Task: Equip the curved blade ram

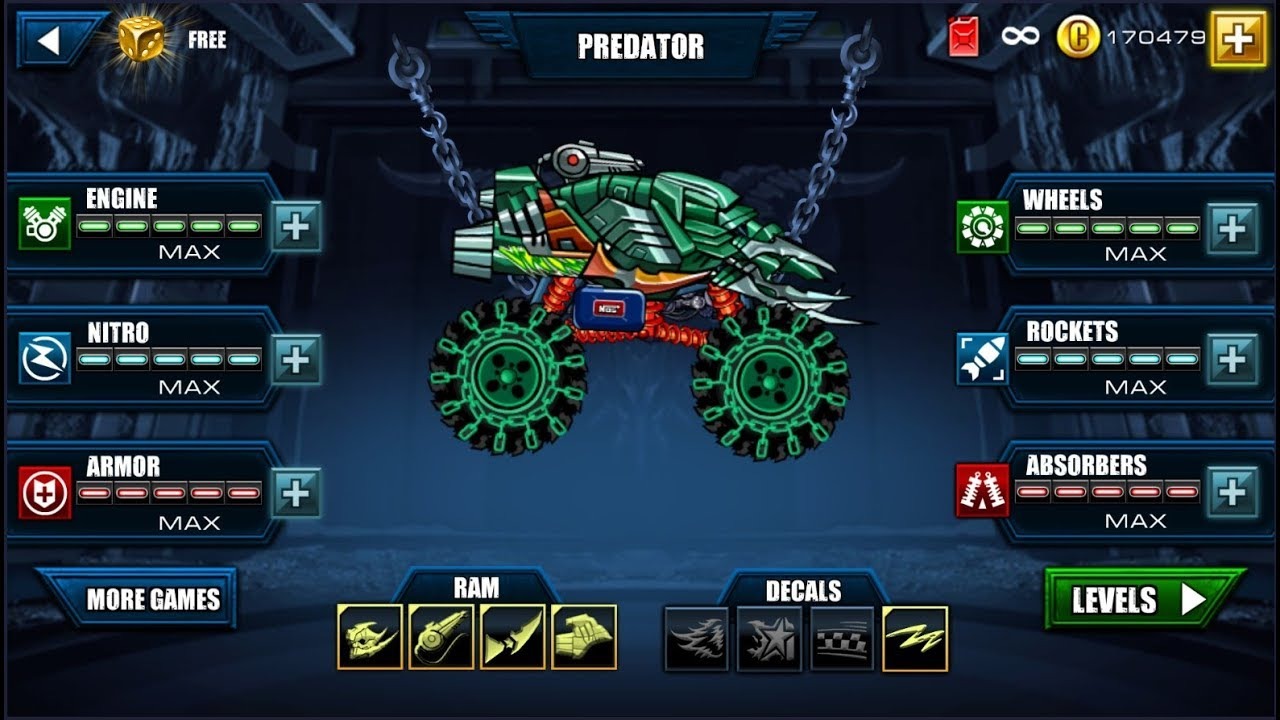Action: [x=513, y=637]
